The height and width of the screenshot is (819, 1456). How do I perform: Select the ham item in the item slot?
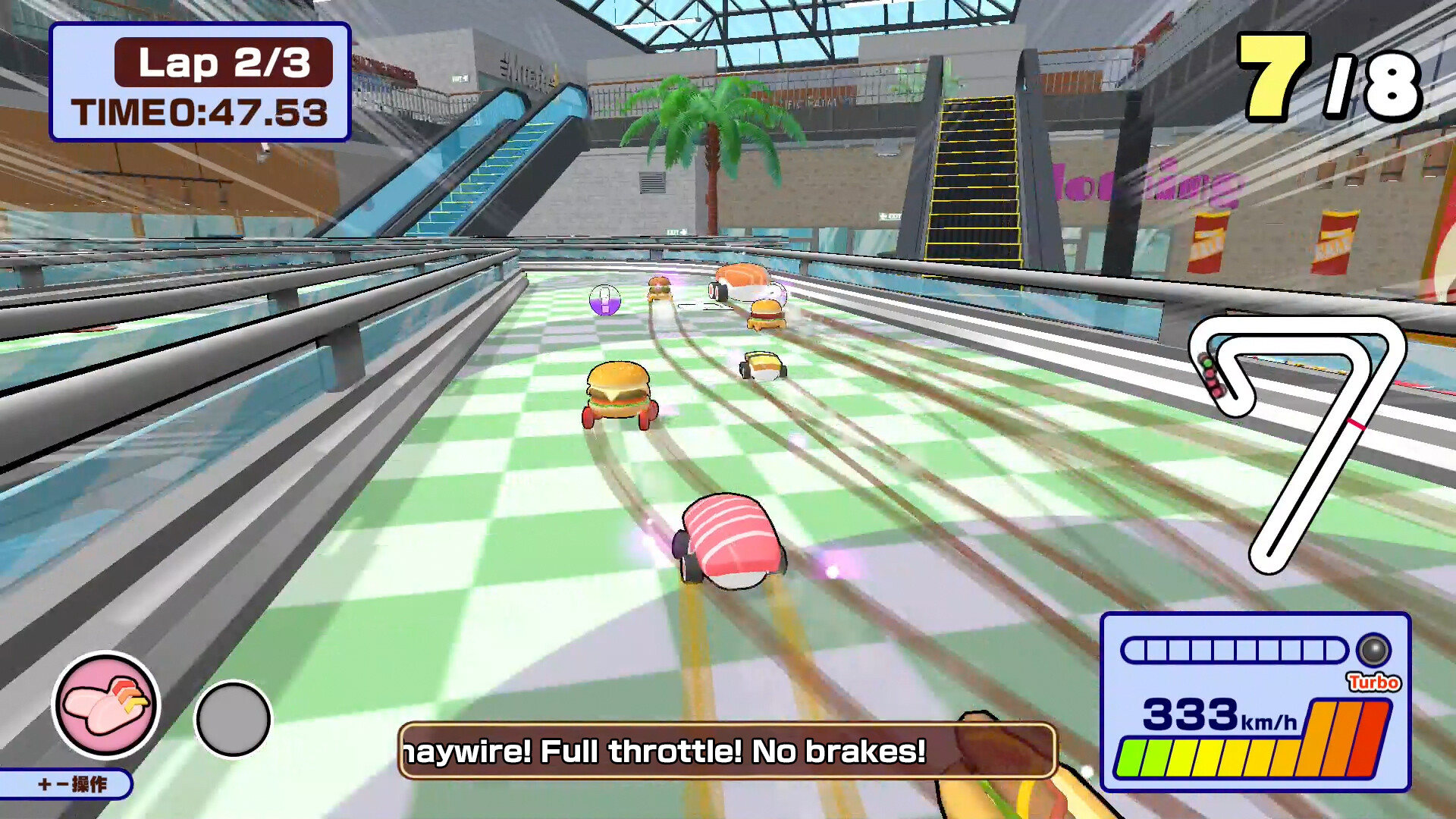click(x=106, y=705)
